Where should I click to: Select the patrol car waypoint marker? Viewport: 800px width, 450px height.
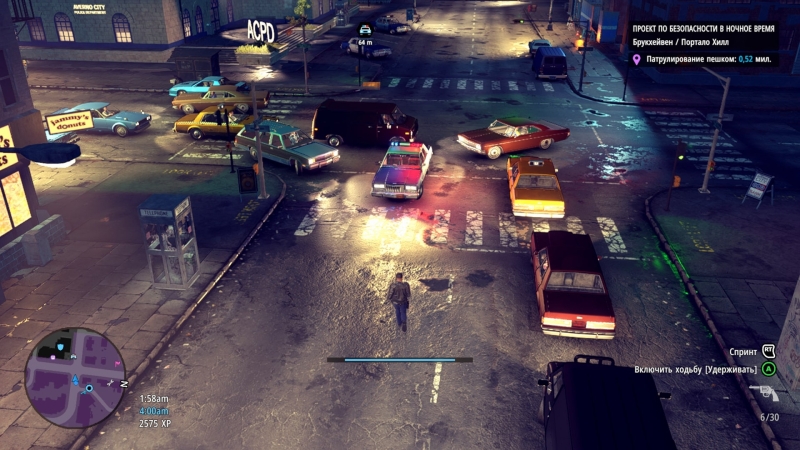click(365, 30)
